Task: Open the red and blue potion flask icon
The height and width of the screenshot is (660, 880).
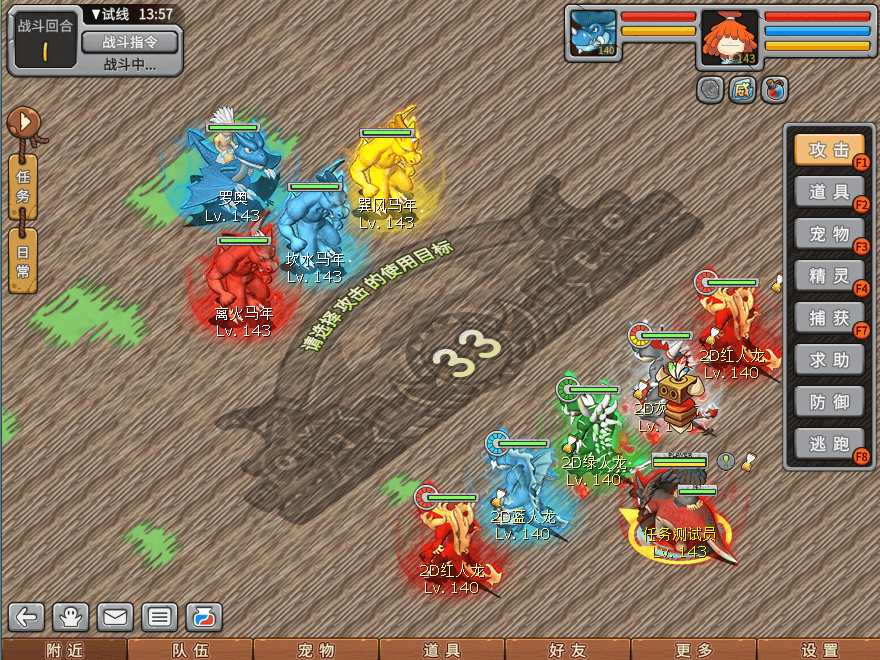Action: pyautogui.click(x=203, y=617)
